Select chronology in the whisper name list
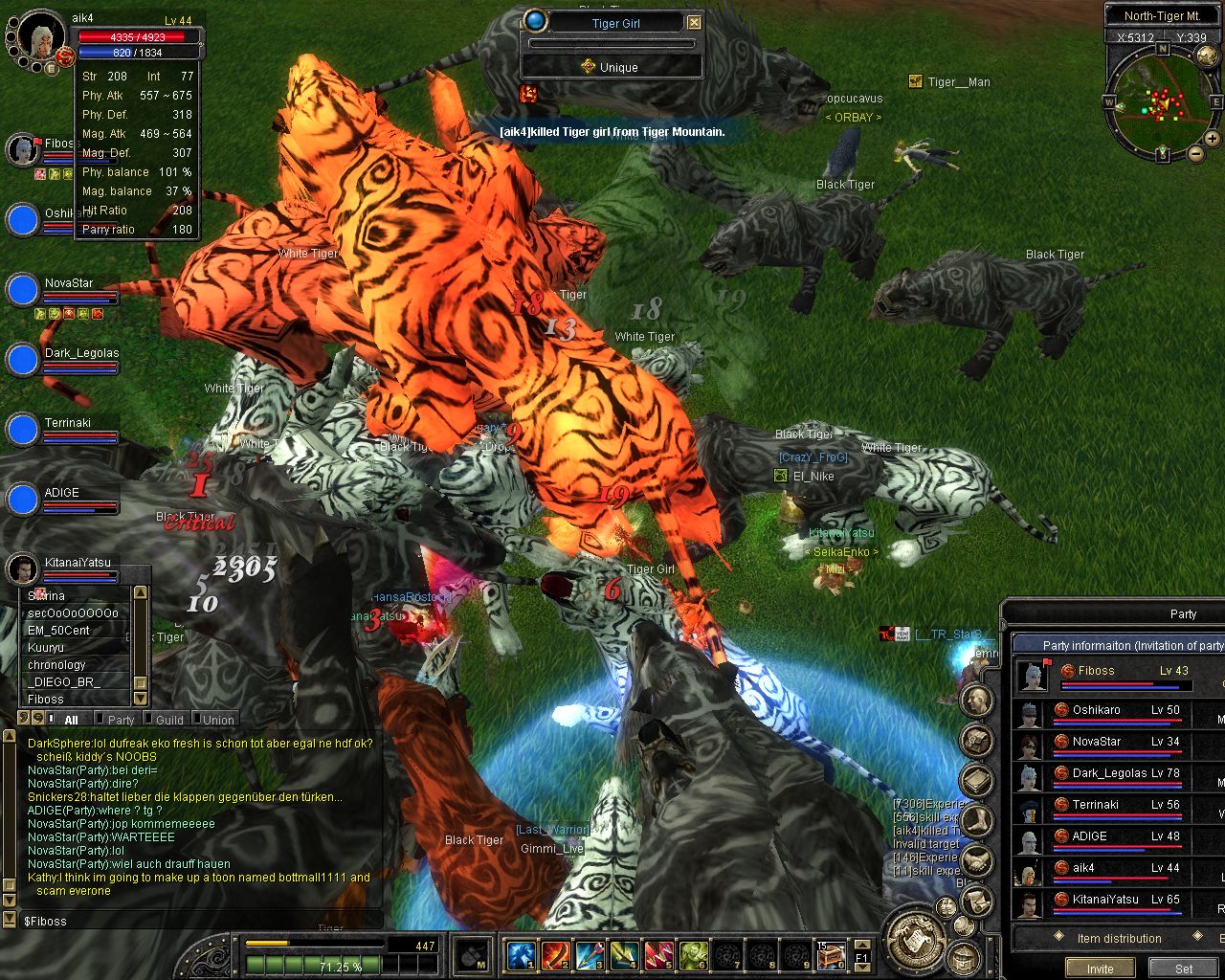This screenshot has width=1225, height=980. point(57,665)
